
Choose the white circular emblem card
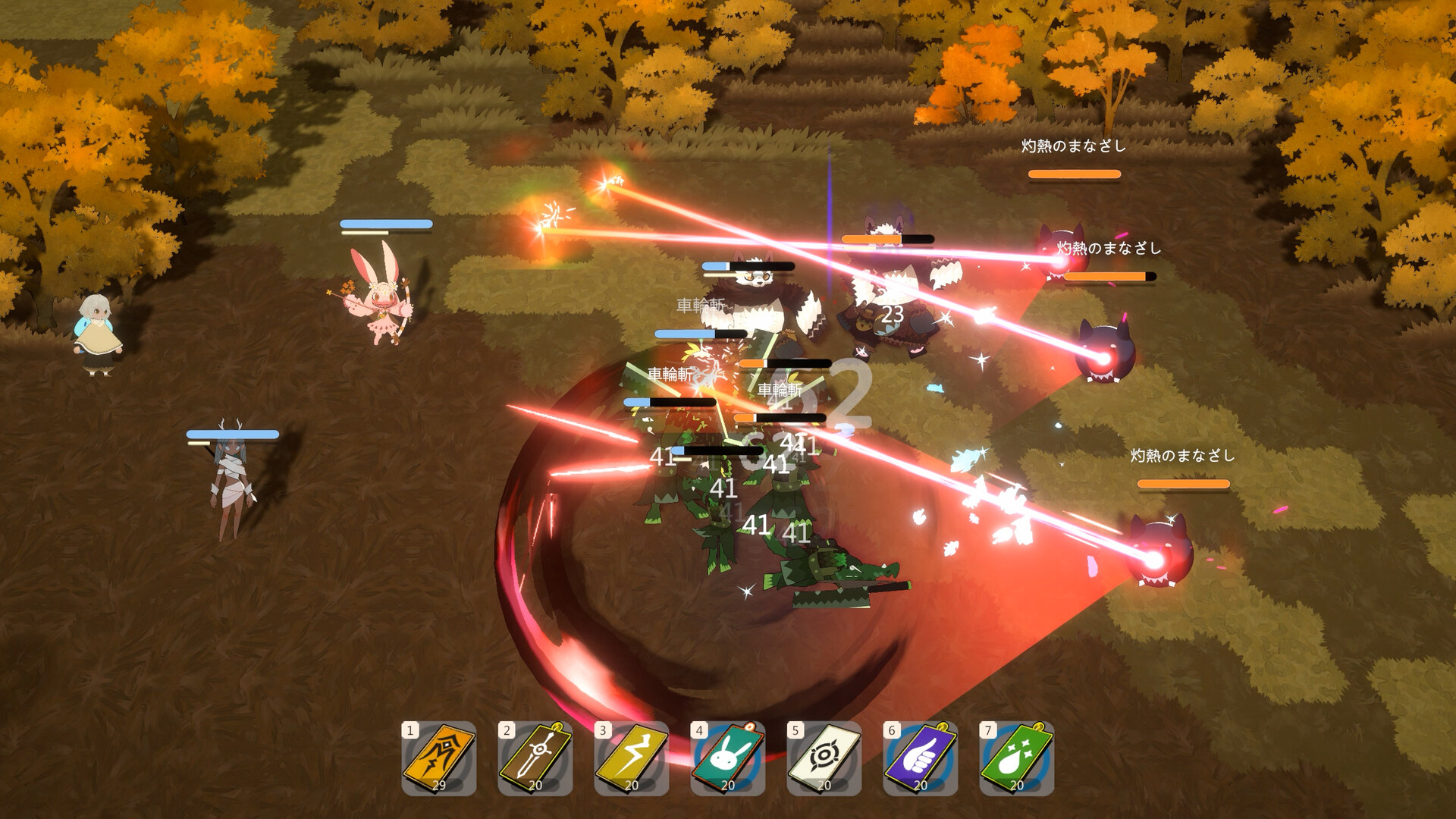coord(824,757)
